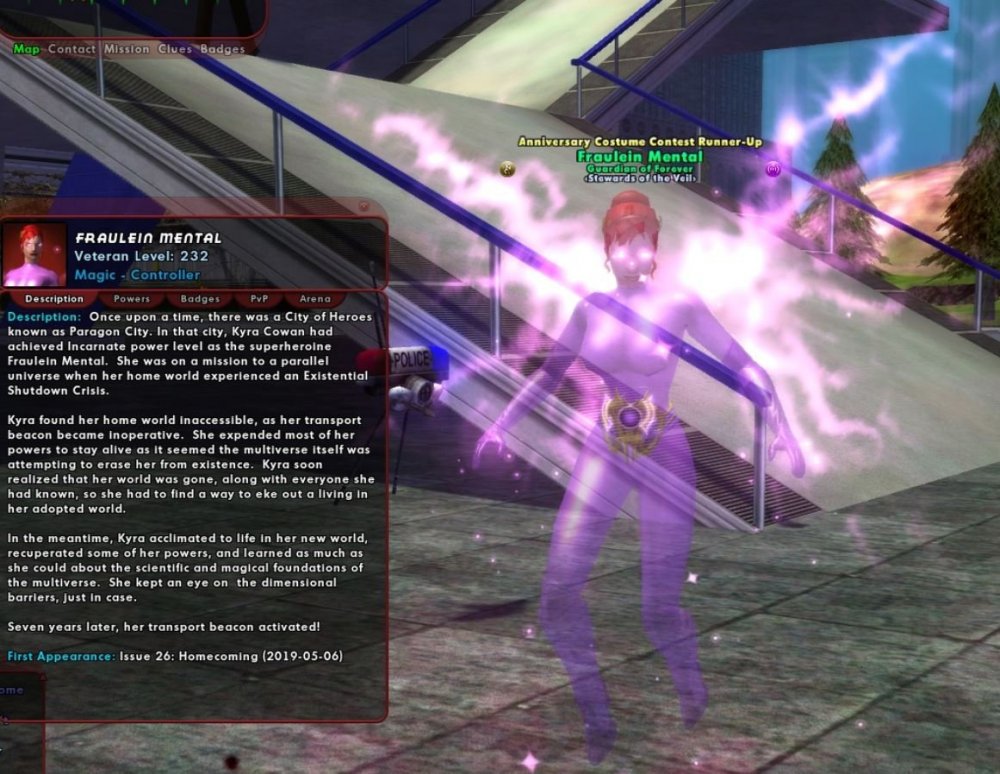Close the Fraulein Mental info window
1000x774 pixels.
[x=363, y=208]
